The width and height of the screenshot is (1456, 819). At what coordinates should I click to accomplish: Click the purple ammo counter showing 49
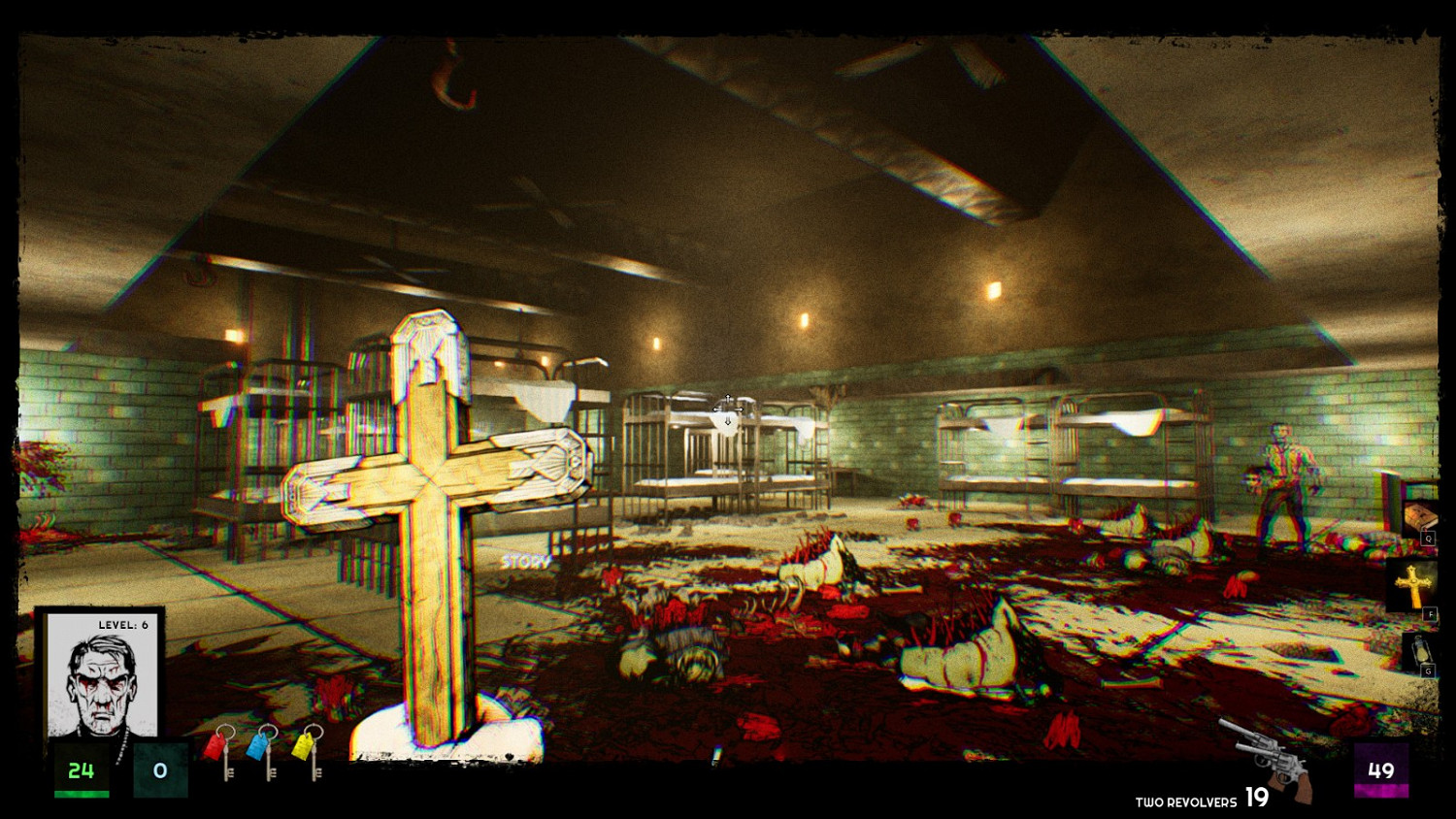1380,771
